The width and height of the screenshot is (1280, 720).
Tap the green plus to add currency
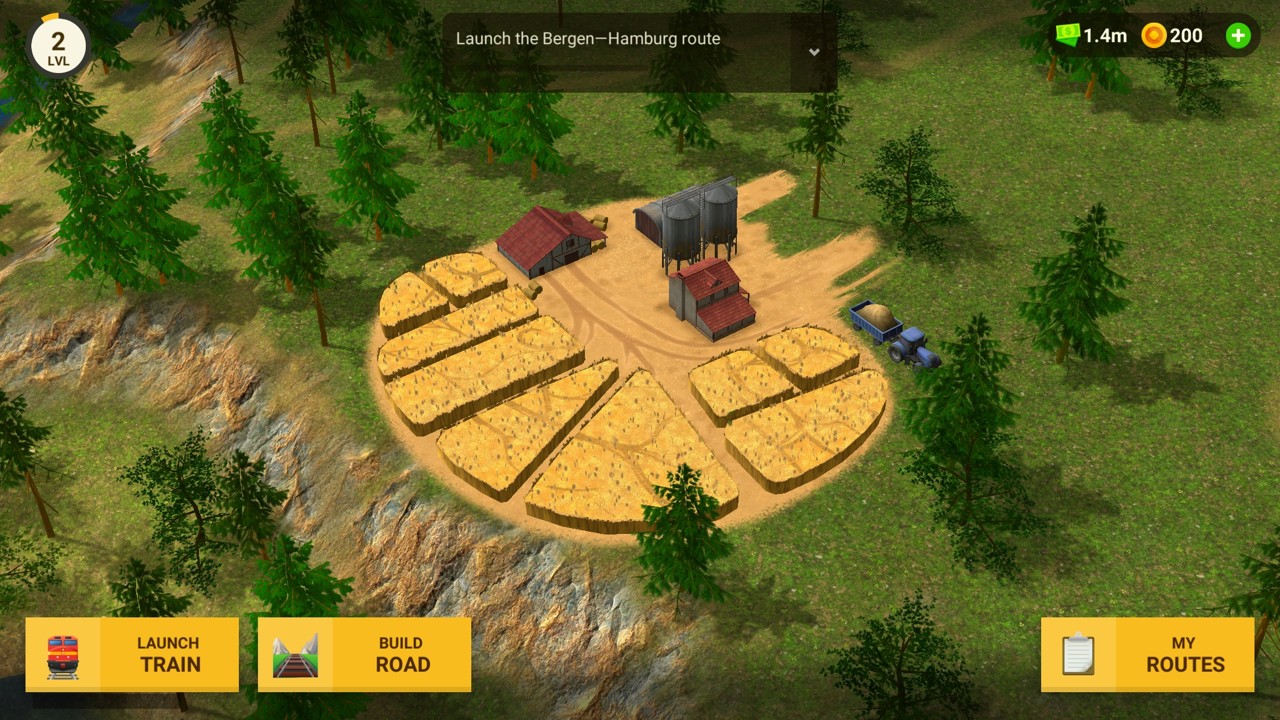(1238, 36)
